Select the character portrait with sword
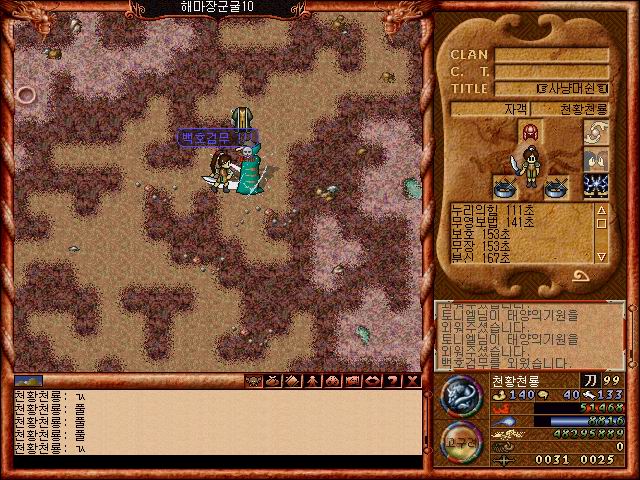The height and width of the screenshot is (480, 640). tap(529, 166)
